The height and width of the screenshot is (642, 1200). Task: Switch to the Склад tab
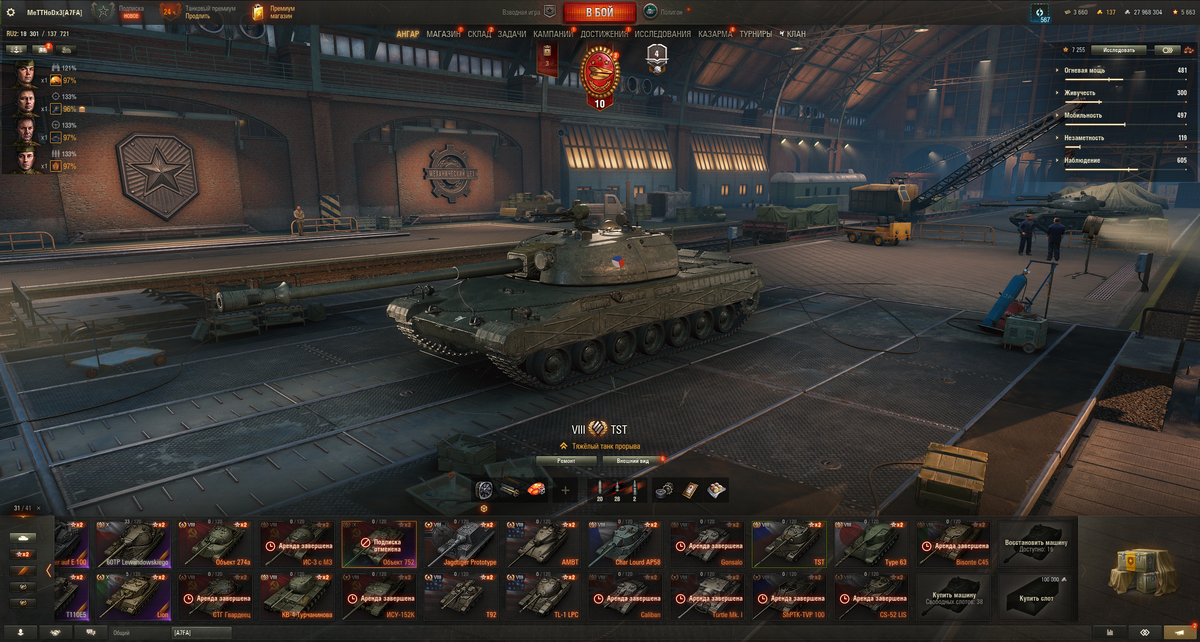(x=480, y=34)
